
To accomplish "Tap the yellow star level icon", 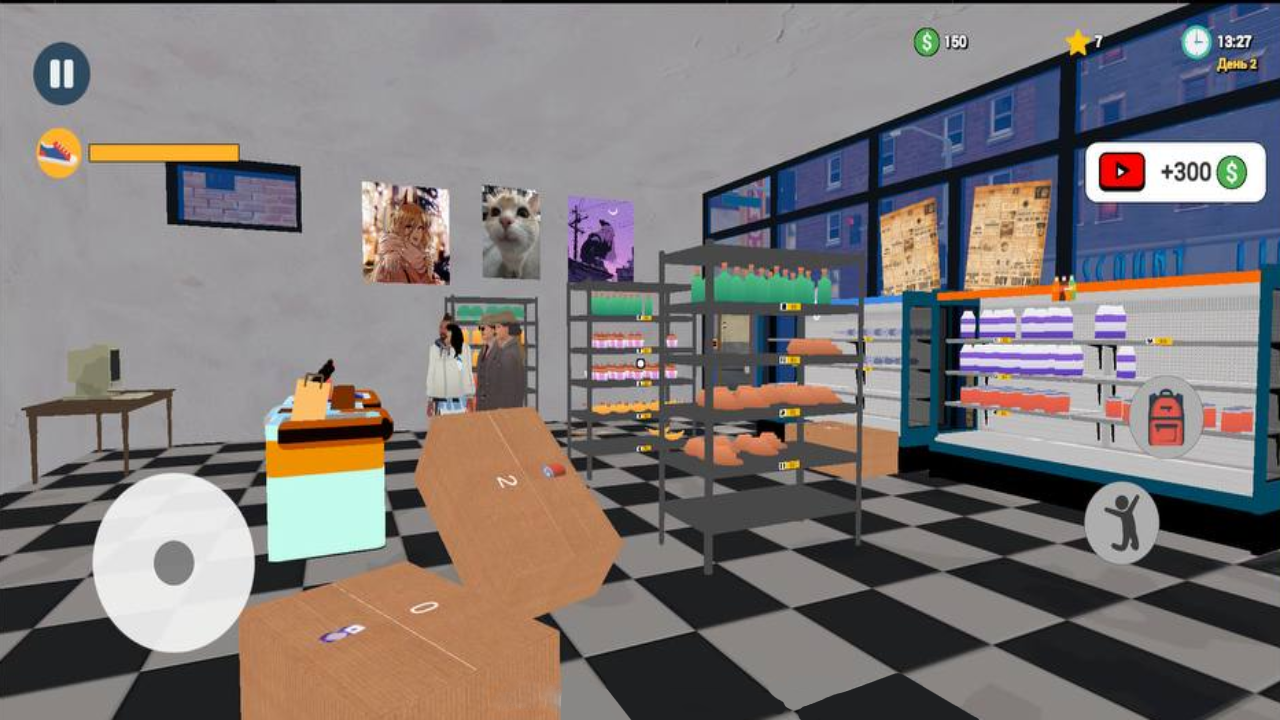I will tap(1076, 41).
